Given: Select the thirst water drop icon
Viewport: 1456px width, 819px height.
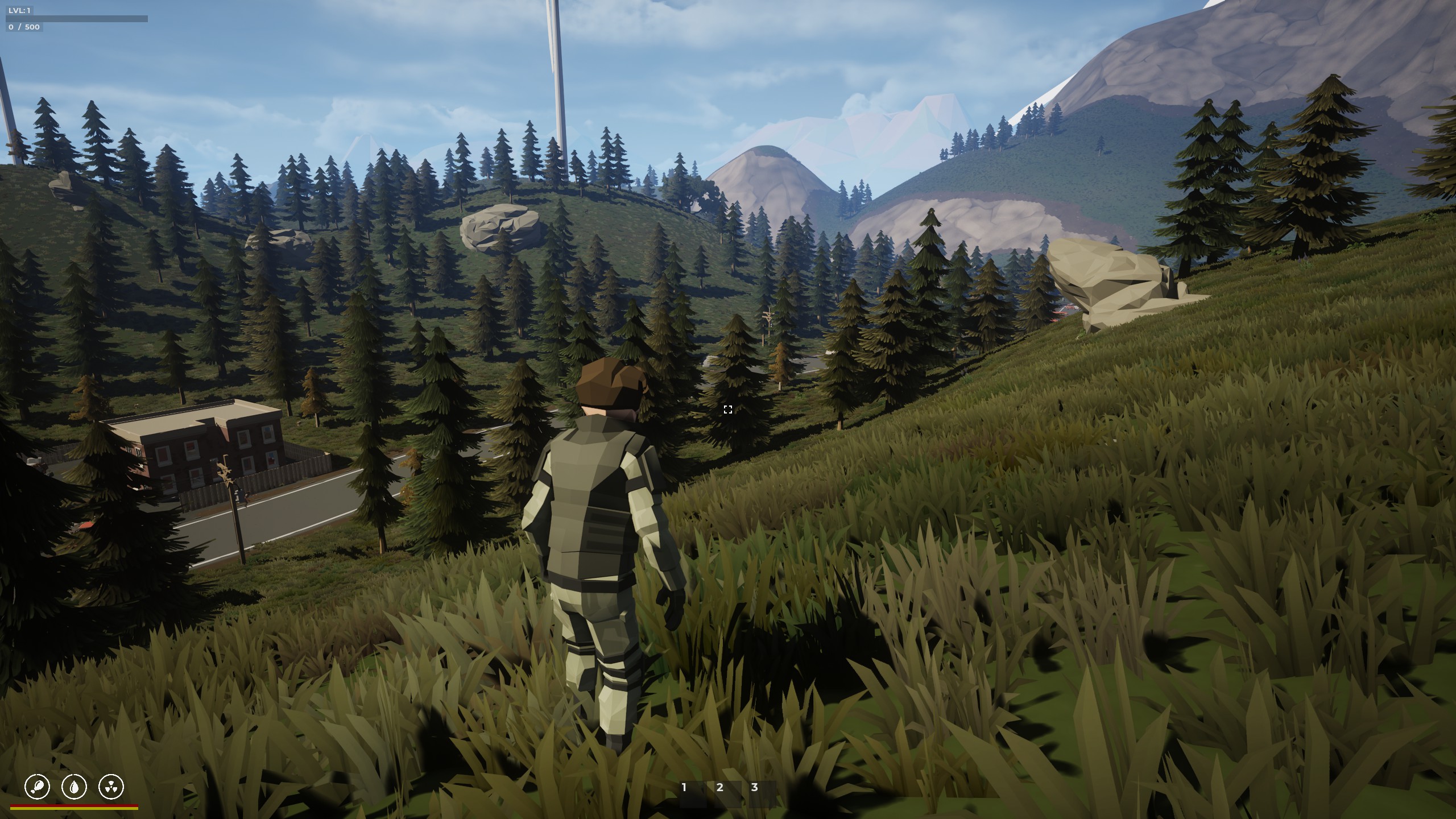Looking at the screenshot, I should point(75,787).
